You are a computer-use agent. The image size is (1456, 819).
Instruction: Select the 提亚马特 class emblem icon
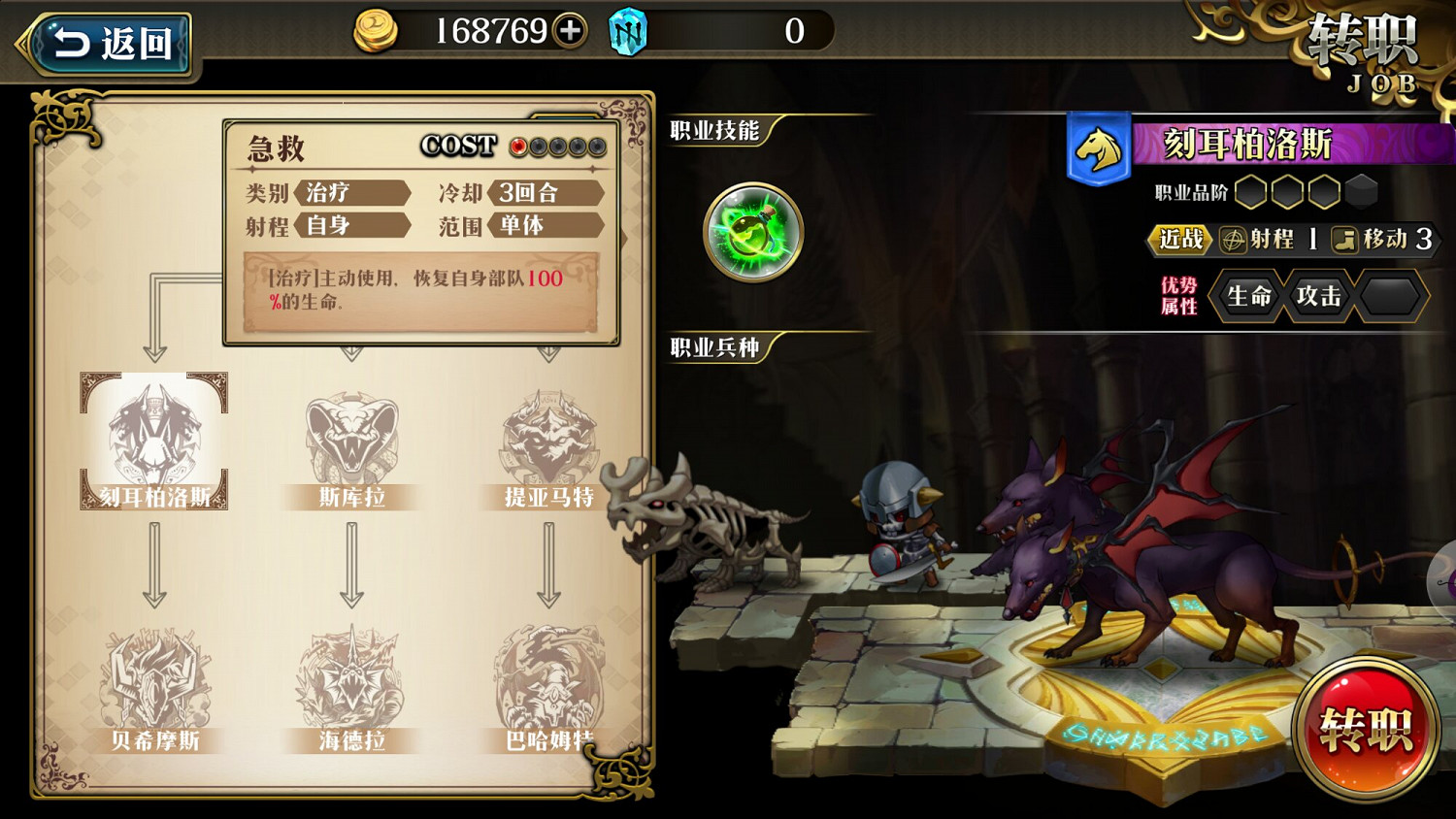click(x=548, y=437)
